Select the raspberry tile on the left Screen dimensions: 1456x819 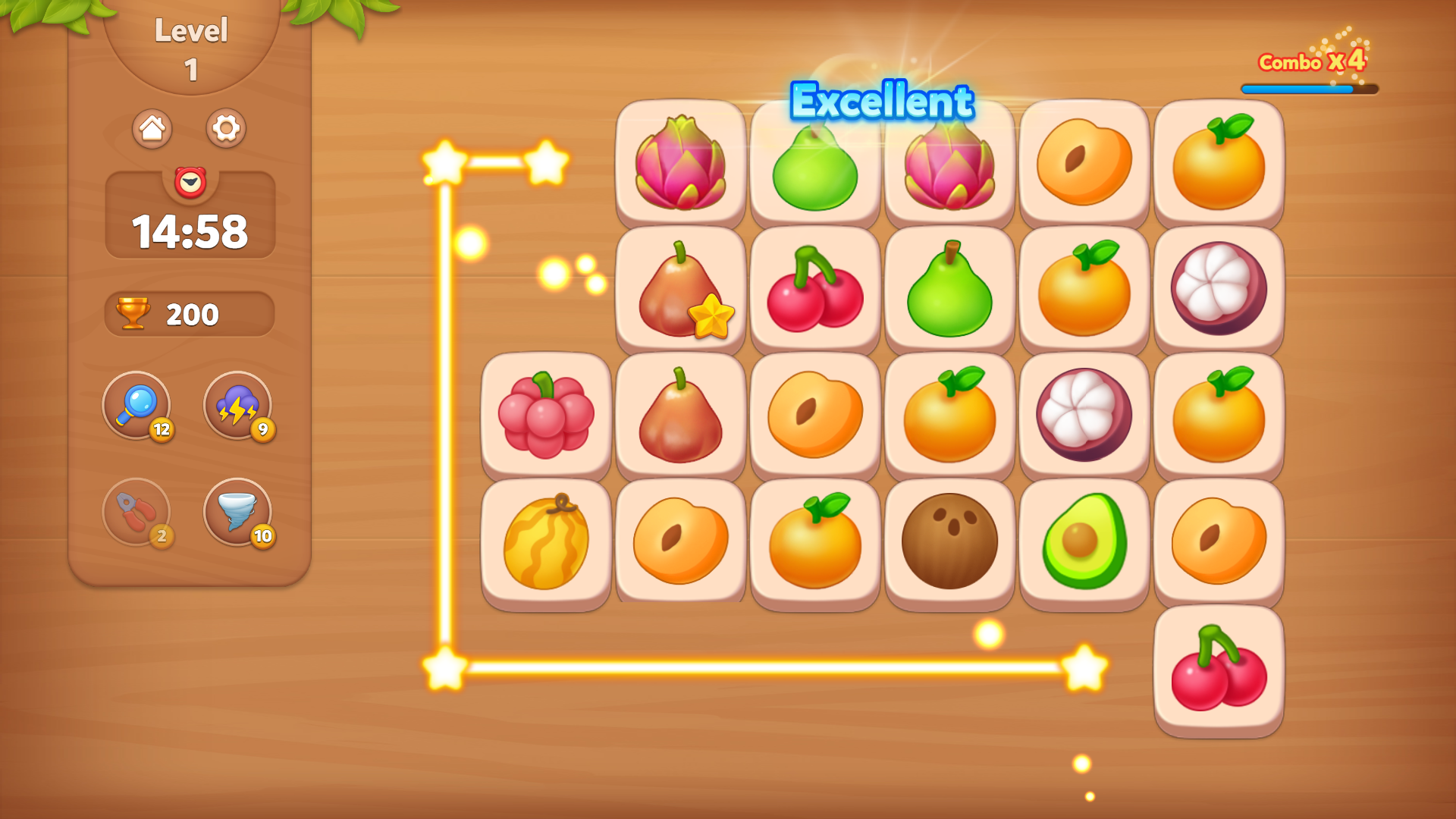pyautogui.click(x=545, y=413)
